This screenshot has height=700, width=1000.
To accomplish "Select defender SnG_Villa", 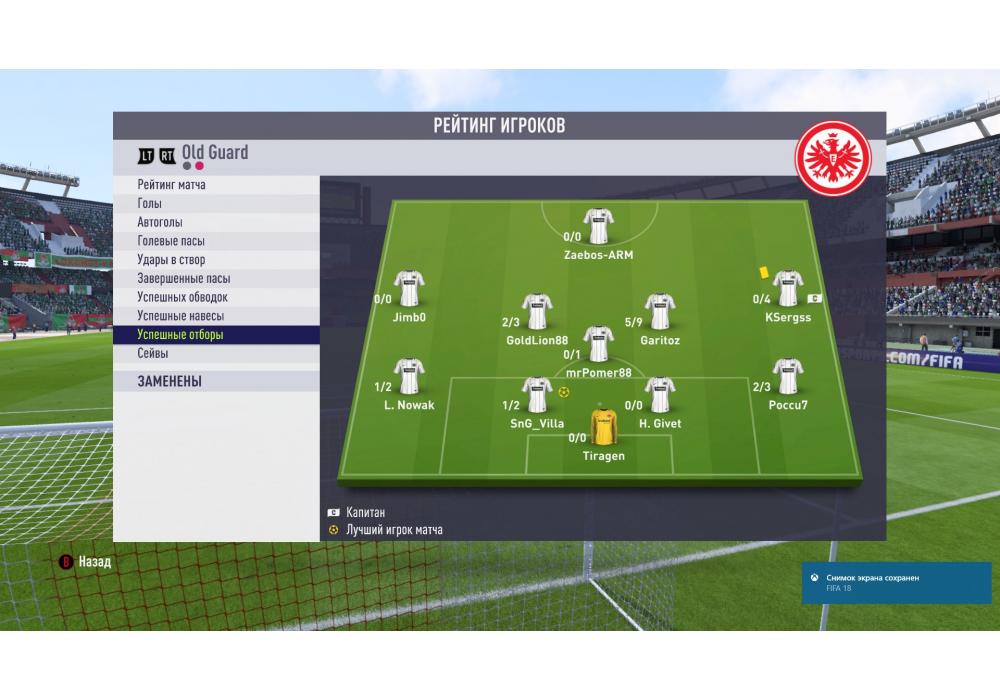I will 537,396.
